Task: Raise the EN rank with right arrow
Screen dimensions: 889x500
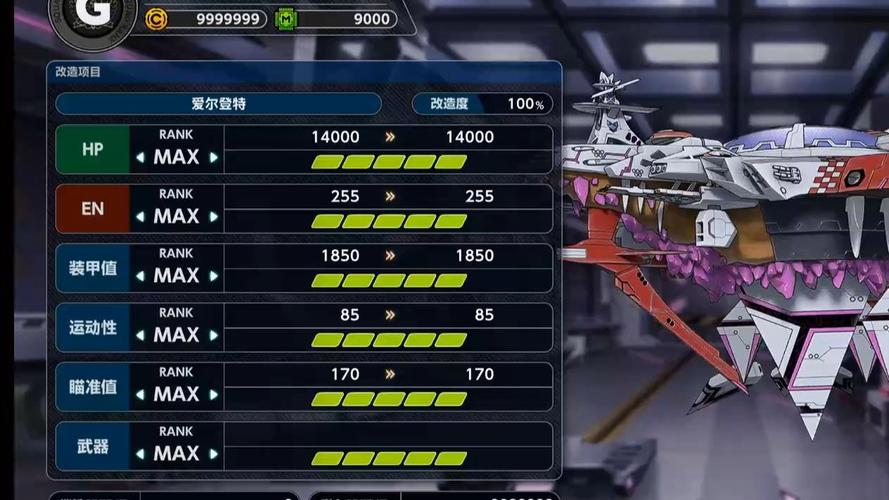Action: 213,217
